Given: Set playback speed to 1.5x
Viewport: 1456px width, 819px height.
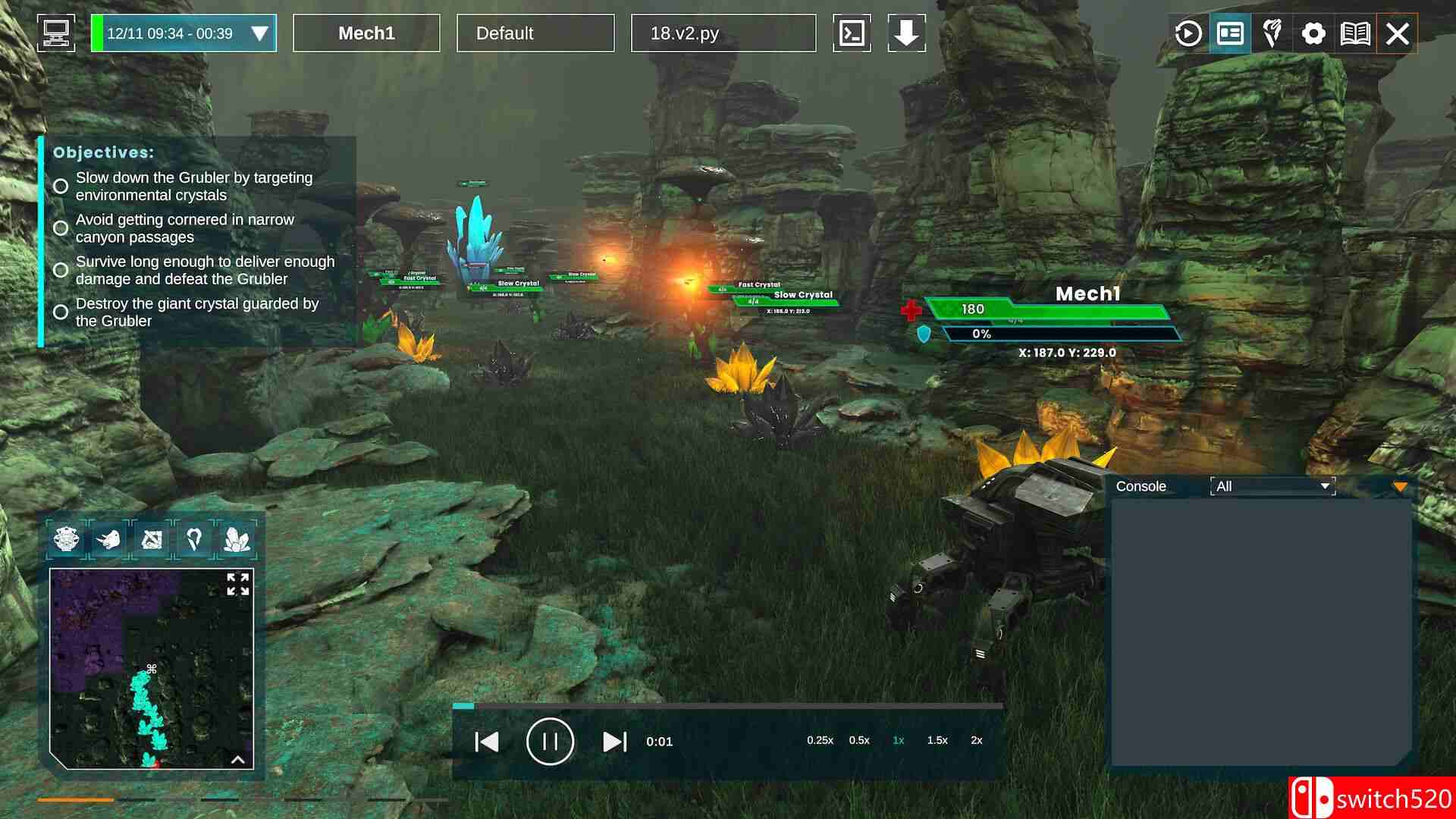Looking at the screenshot, I should tap(937, 740).
